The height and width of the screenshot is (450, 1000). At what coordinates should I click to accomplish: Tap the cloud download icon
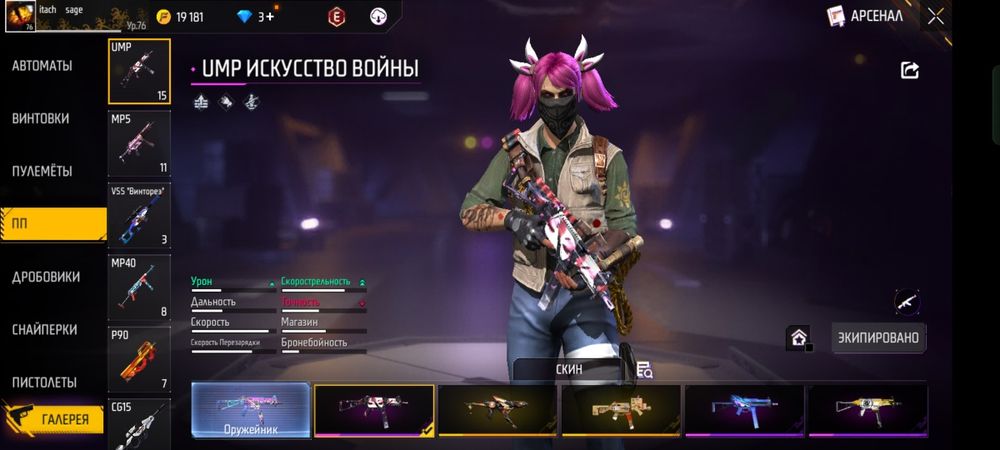[x=379, y=16]
